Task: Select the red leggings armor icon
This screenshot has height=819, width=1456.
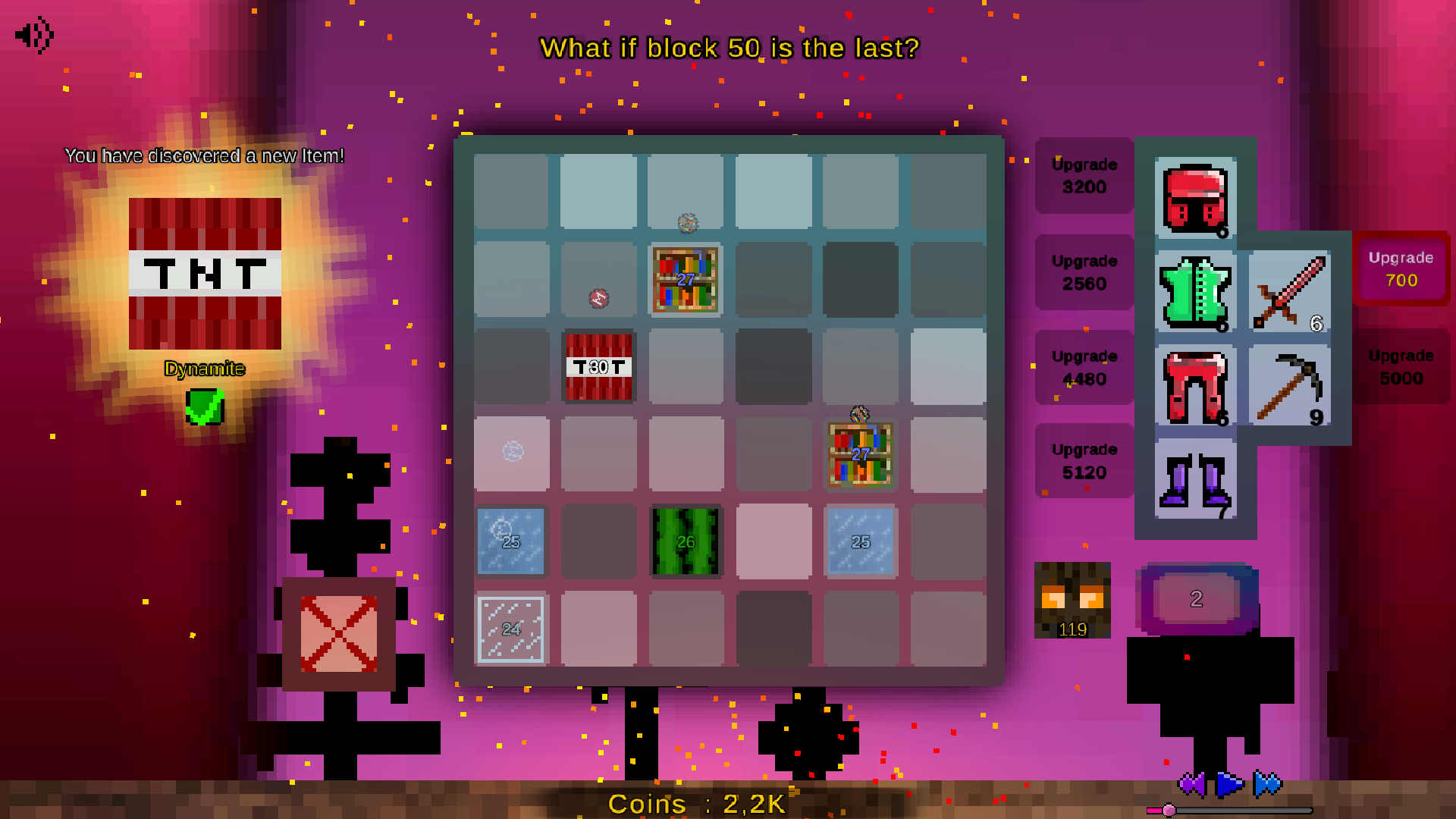Action: [x=1195, y=388]
